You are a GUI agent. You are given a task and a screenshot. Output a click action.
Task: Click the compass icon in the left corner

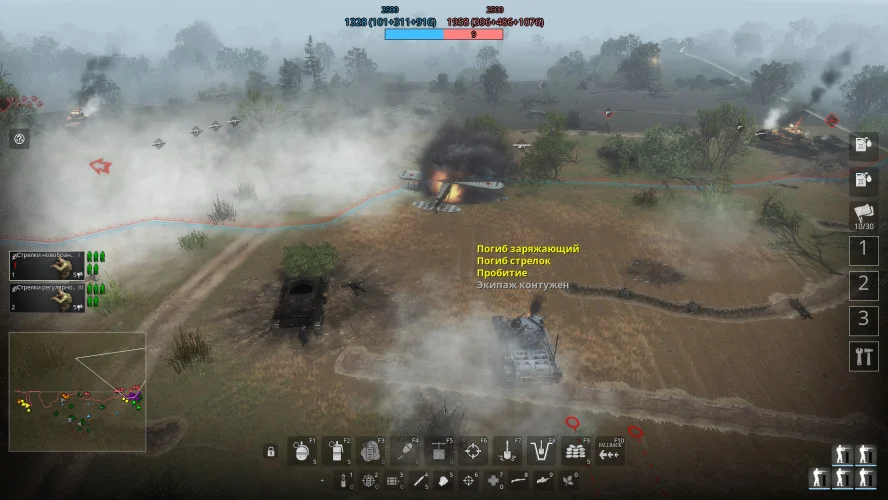(19, 139)
